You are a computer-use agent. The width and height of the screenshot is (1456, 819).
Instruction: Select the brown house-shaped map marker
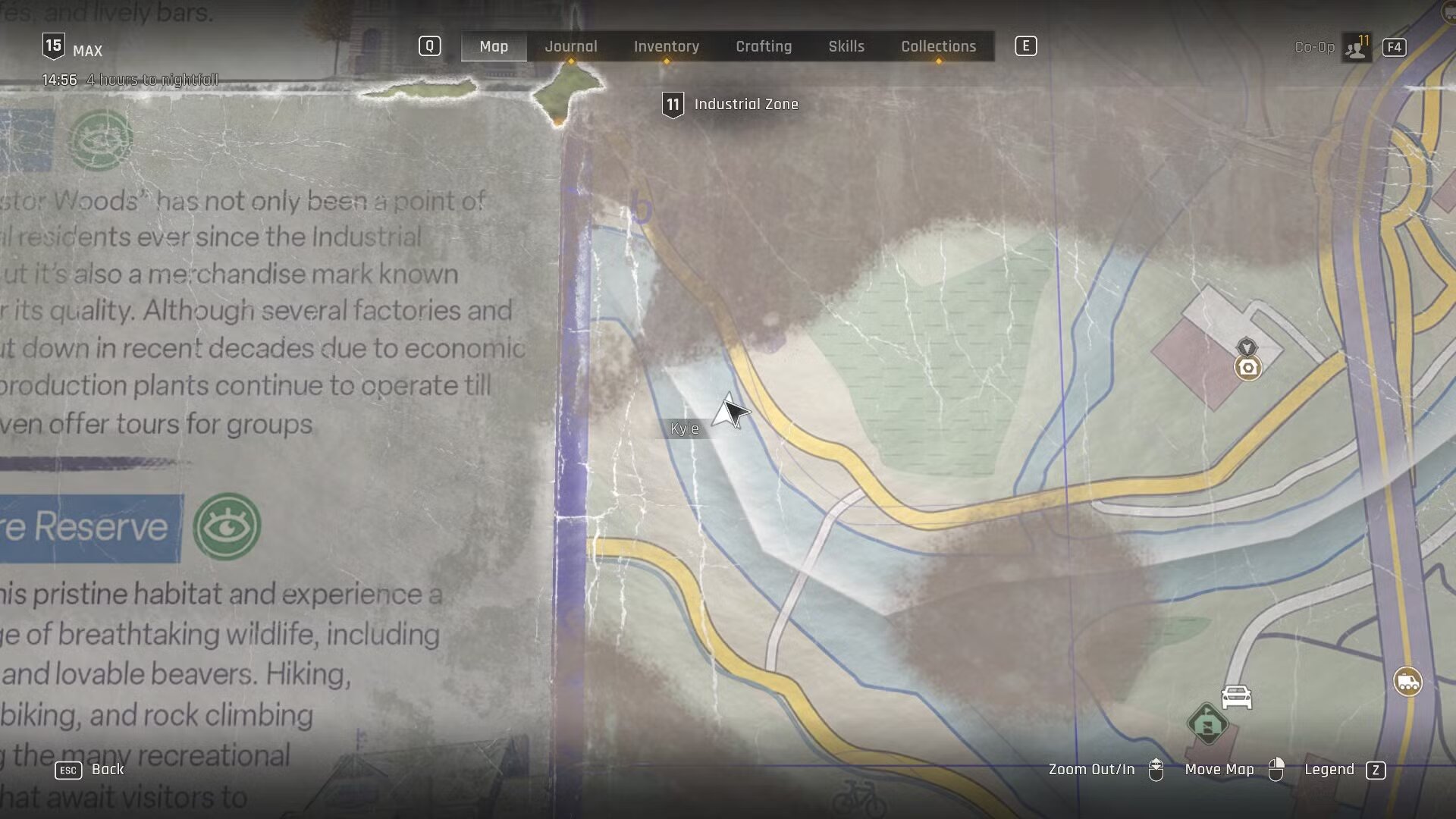pos(1248,368)
